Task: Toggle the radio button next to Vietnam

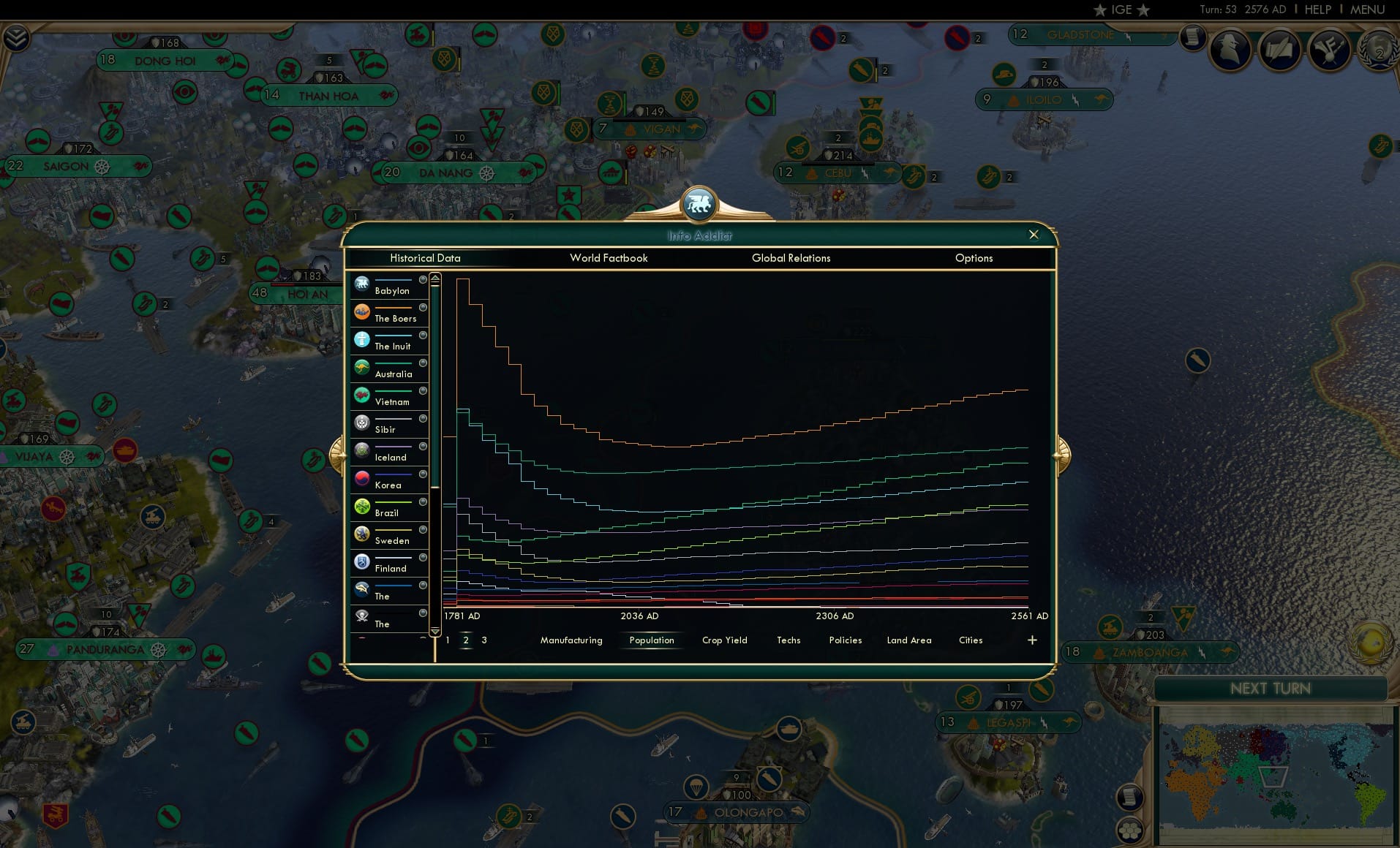Action: (422, 390)
